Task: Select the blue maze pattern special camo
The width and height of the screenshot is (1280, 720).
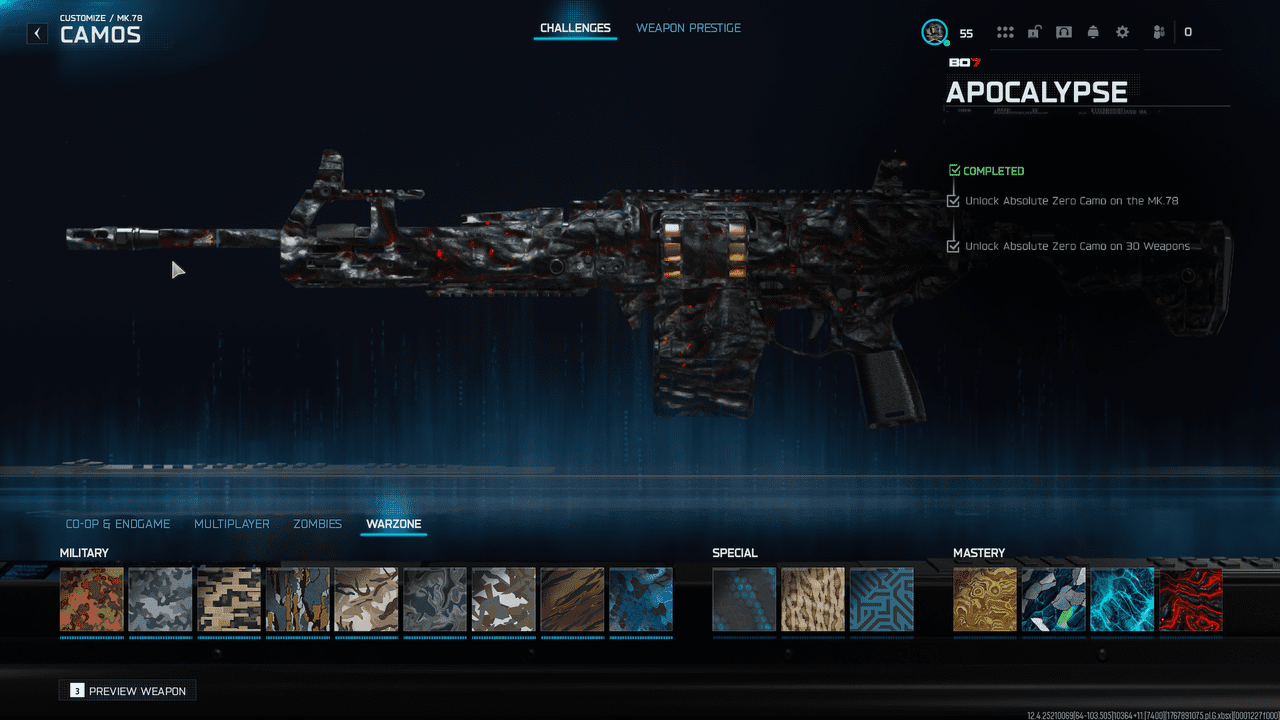Action: [881, 600]
